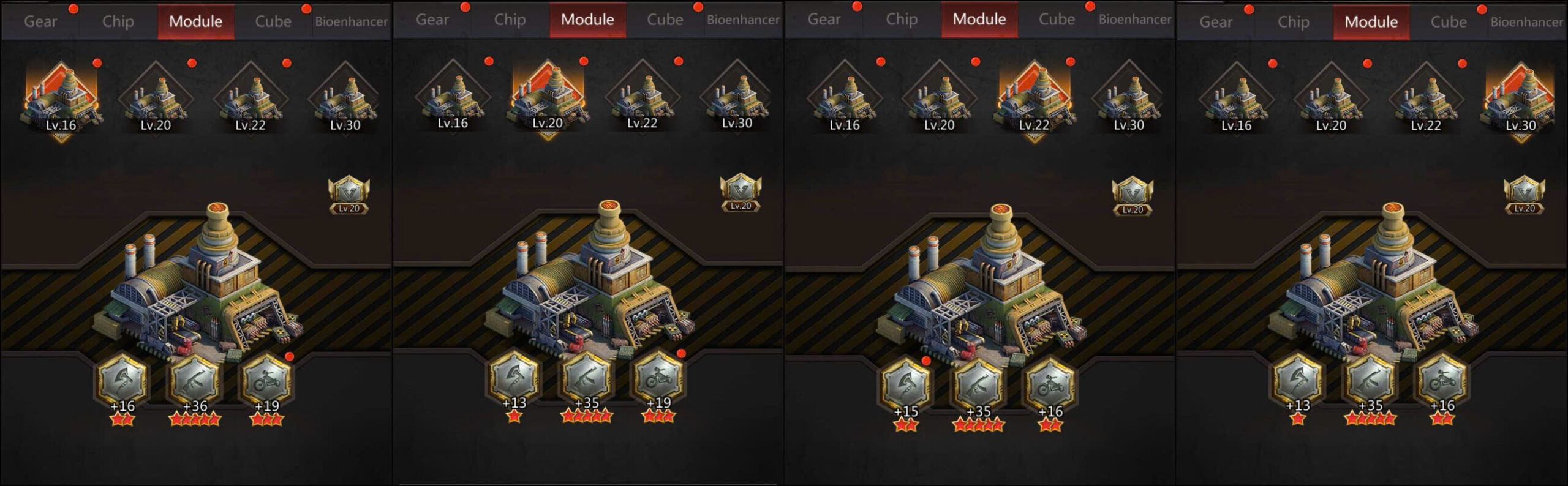Select the highlighted Lv.16 factory thumbnail
Image resolution: width=1568 pixels, height=486 pixels.
pyautogui.click(x=61, y=99)
